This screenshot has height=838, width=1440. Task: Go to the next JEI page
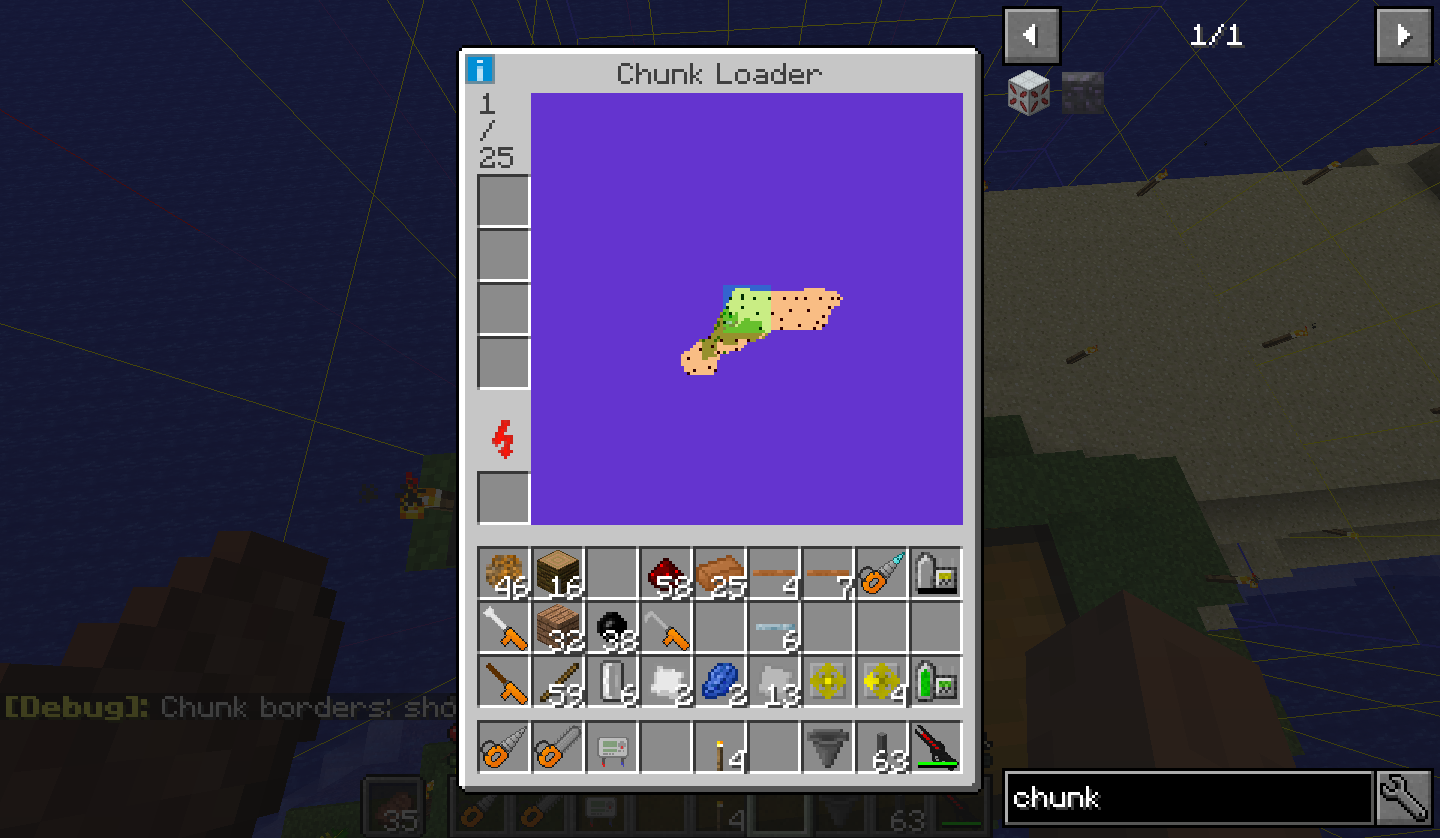[x=1403, y=36]
